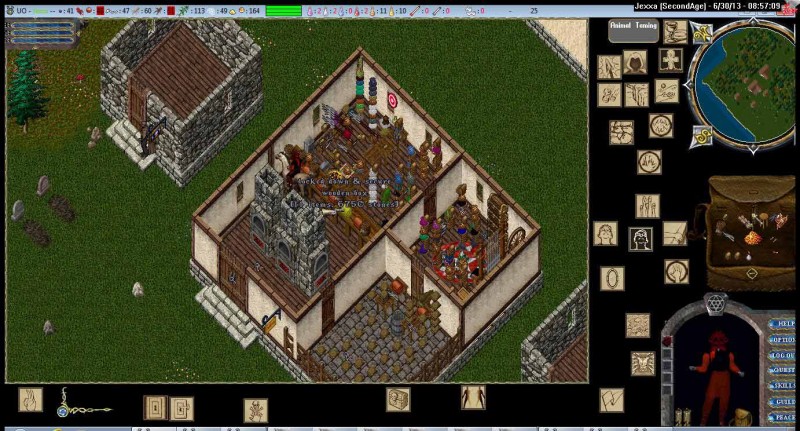Open the QUEST button on paperdoll
The width and height of the screenshot is (800, 431).
click(x=783, y=370)
